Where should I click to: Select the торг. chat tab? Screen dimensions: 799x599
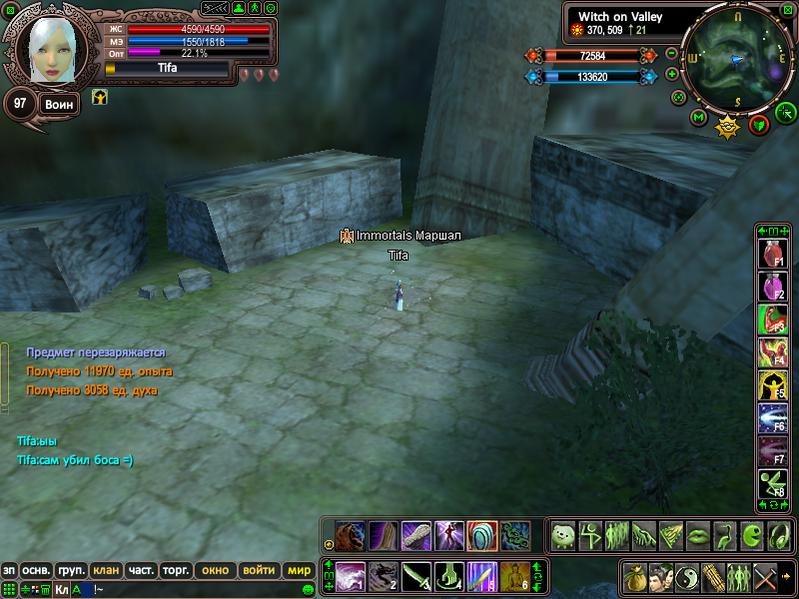(x=177, y=570)
